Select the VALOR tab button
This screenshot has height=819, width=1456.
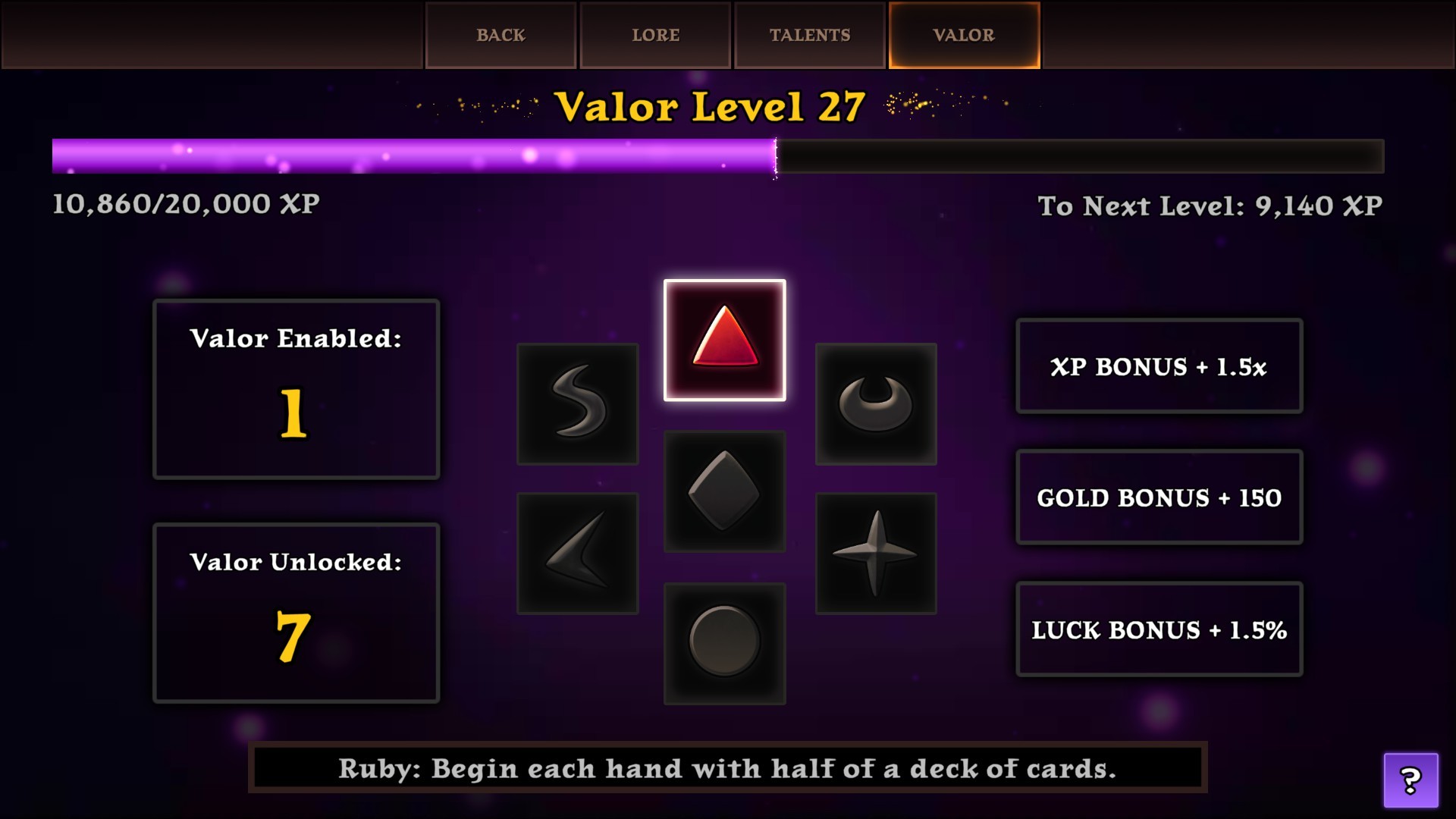(962, 34)
